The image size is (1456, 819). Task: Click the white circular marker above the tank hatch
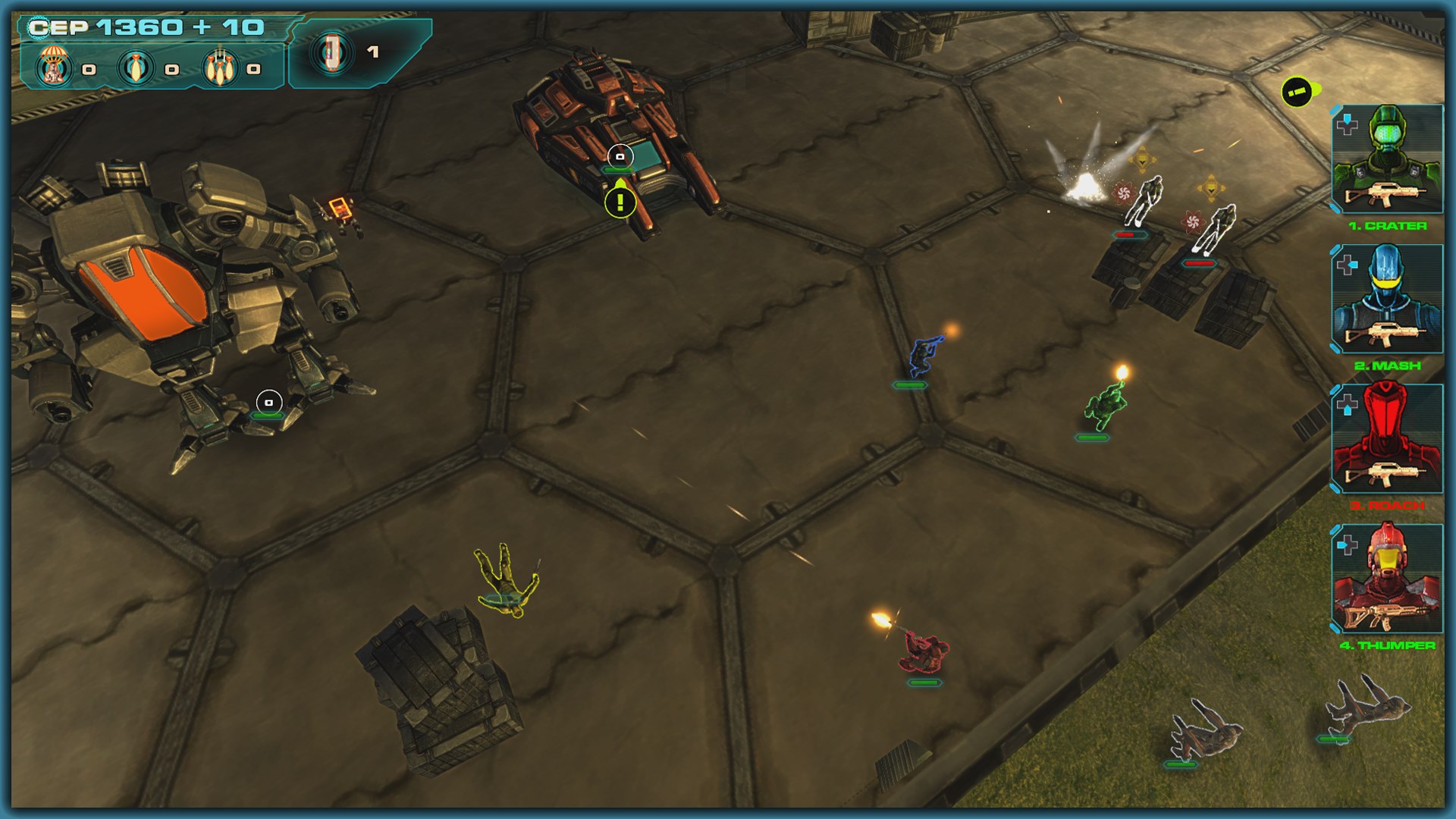click(620, 155)
